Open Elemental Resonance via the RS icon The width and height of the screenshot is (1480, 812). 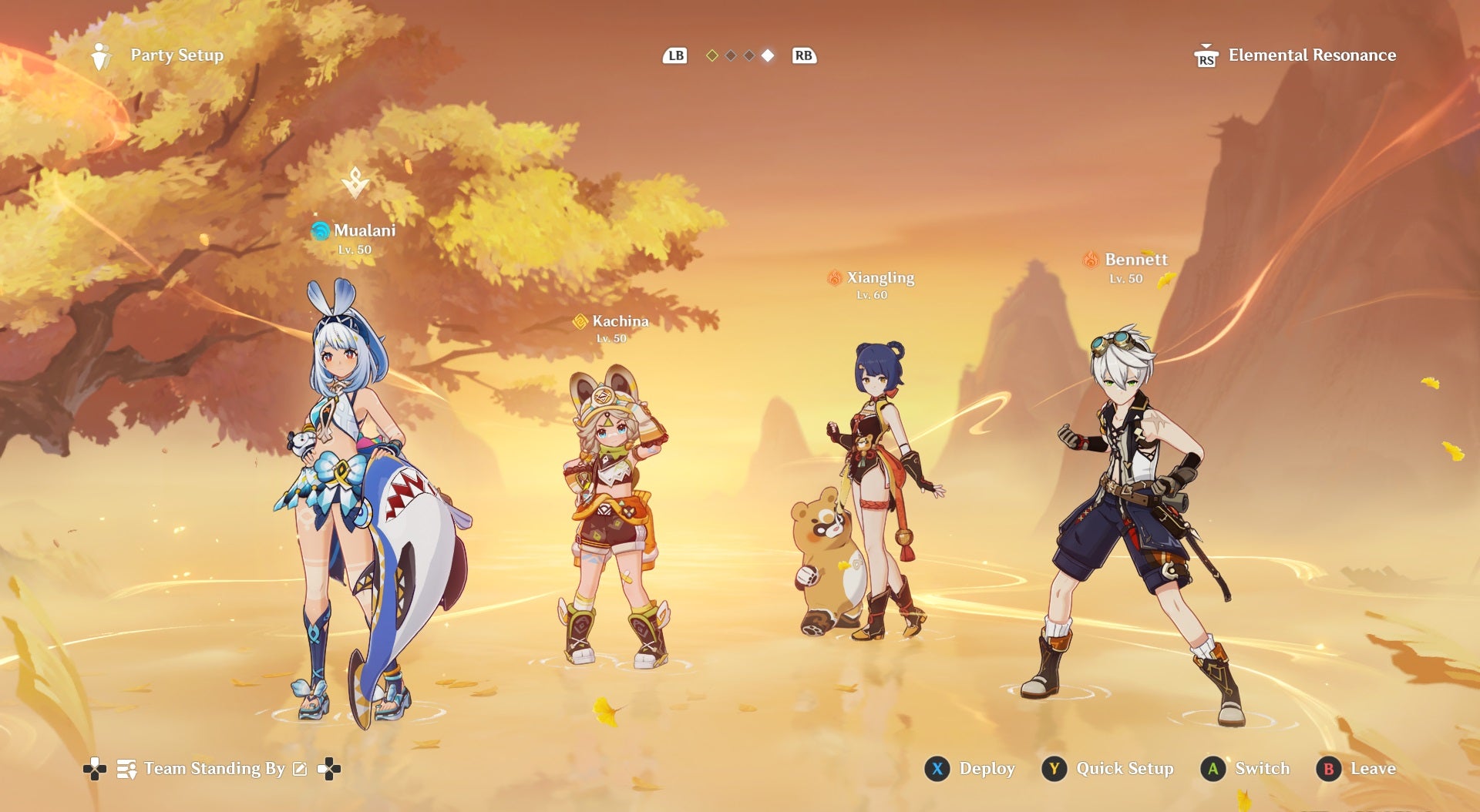pos(1205,55)
